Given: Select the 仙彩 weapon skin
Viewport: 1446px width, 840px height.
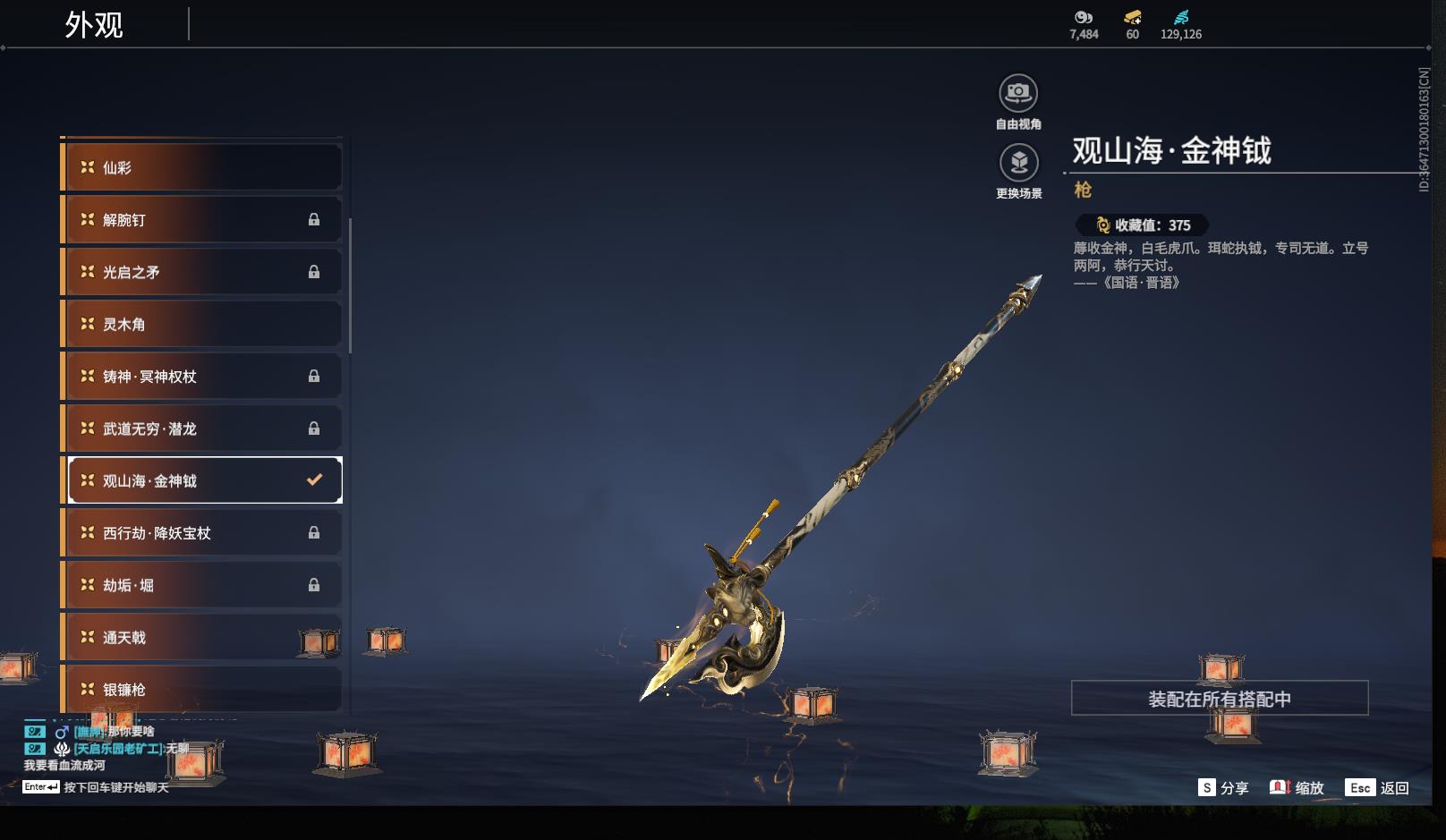Looking at the screenshot, I should pyautogui.click(x=201, y=168).
